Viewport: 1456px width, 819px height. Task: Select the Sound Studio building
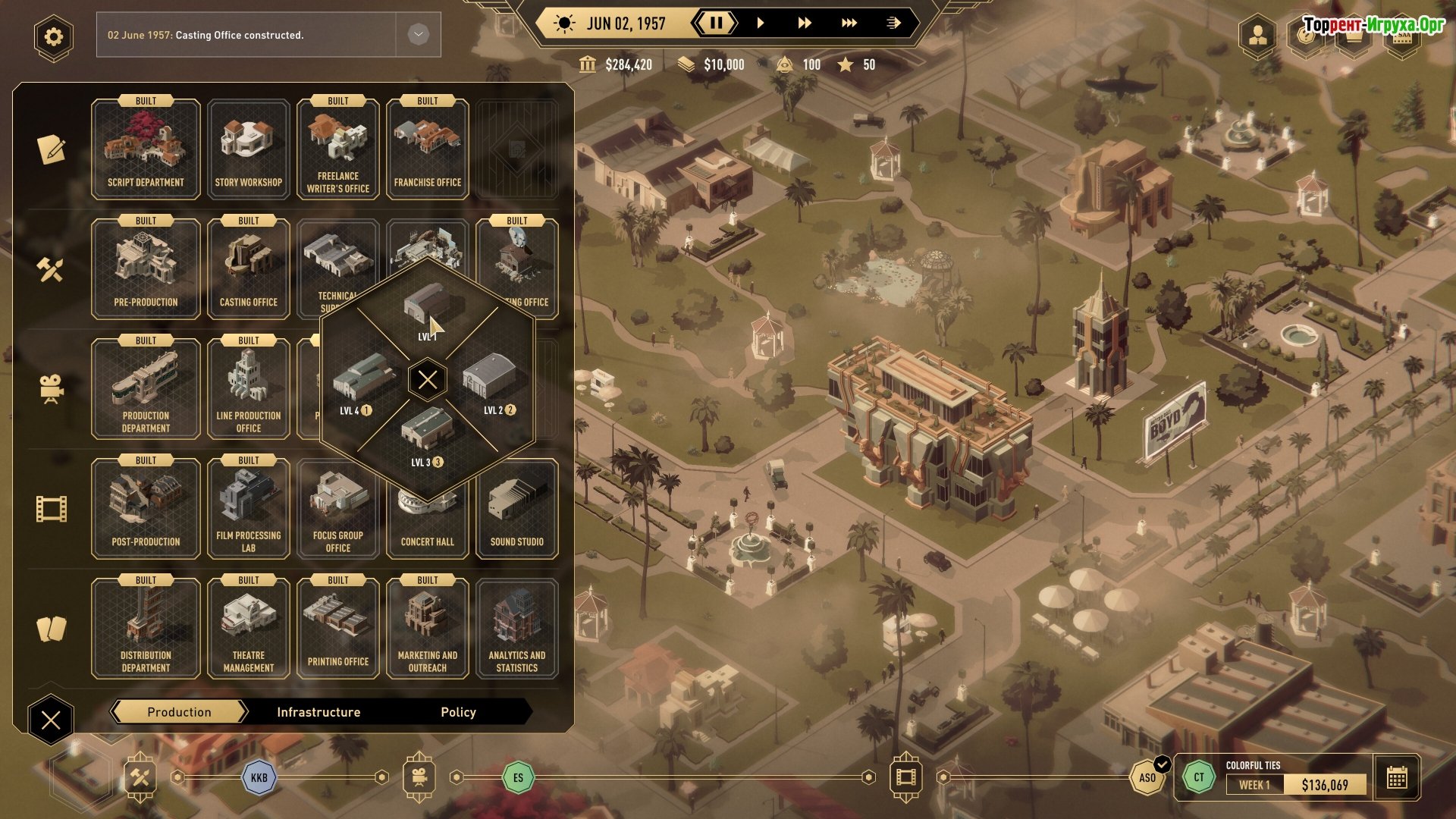point(516,510)
